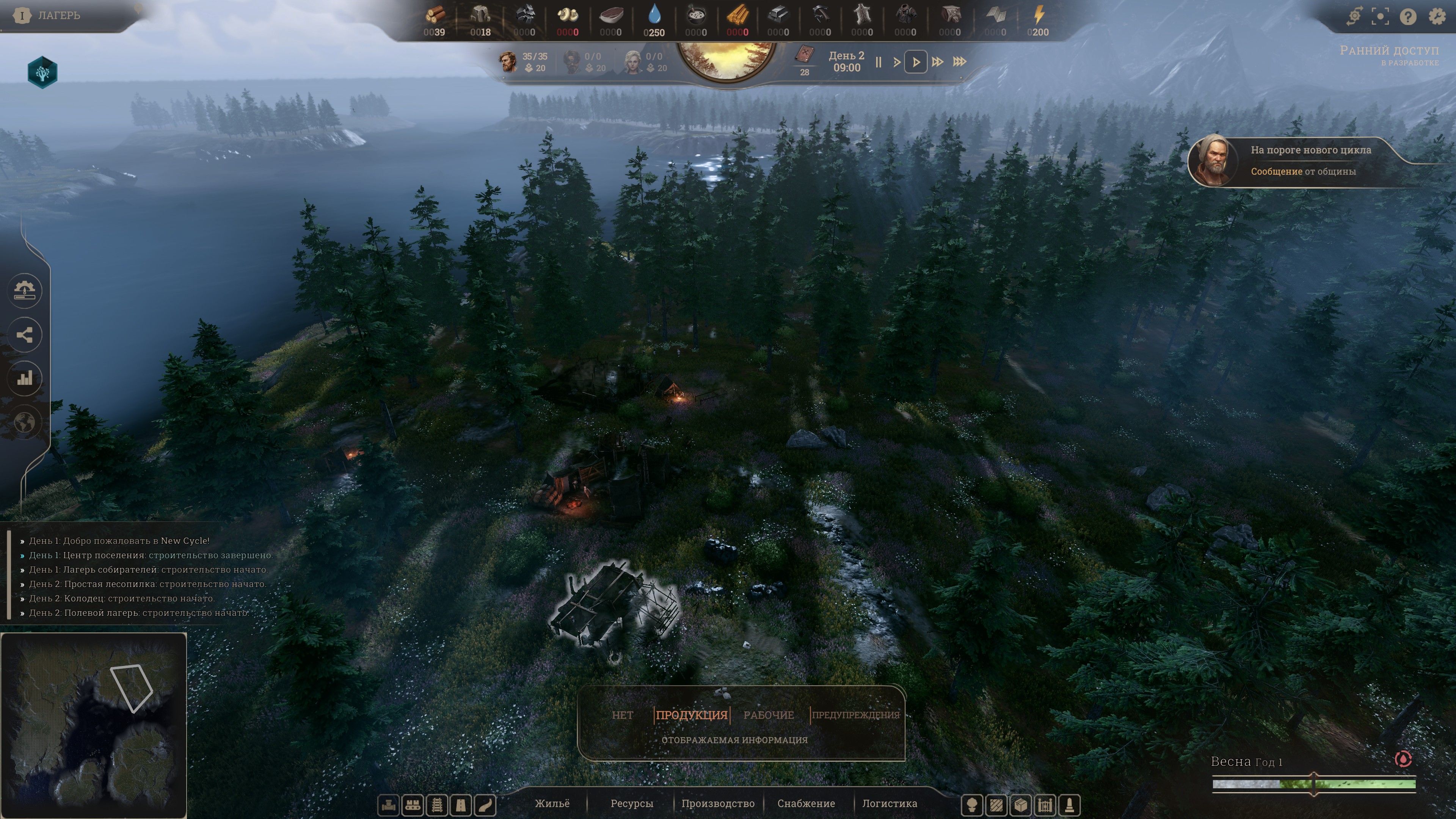Switch overlay to РАБОЧИЕ

pyautogui.click(x=768, y=715)
